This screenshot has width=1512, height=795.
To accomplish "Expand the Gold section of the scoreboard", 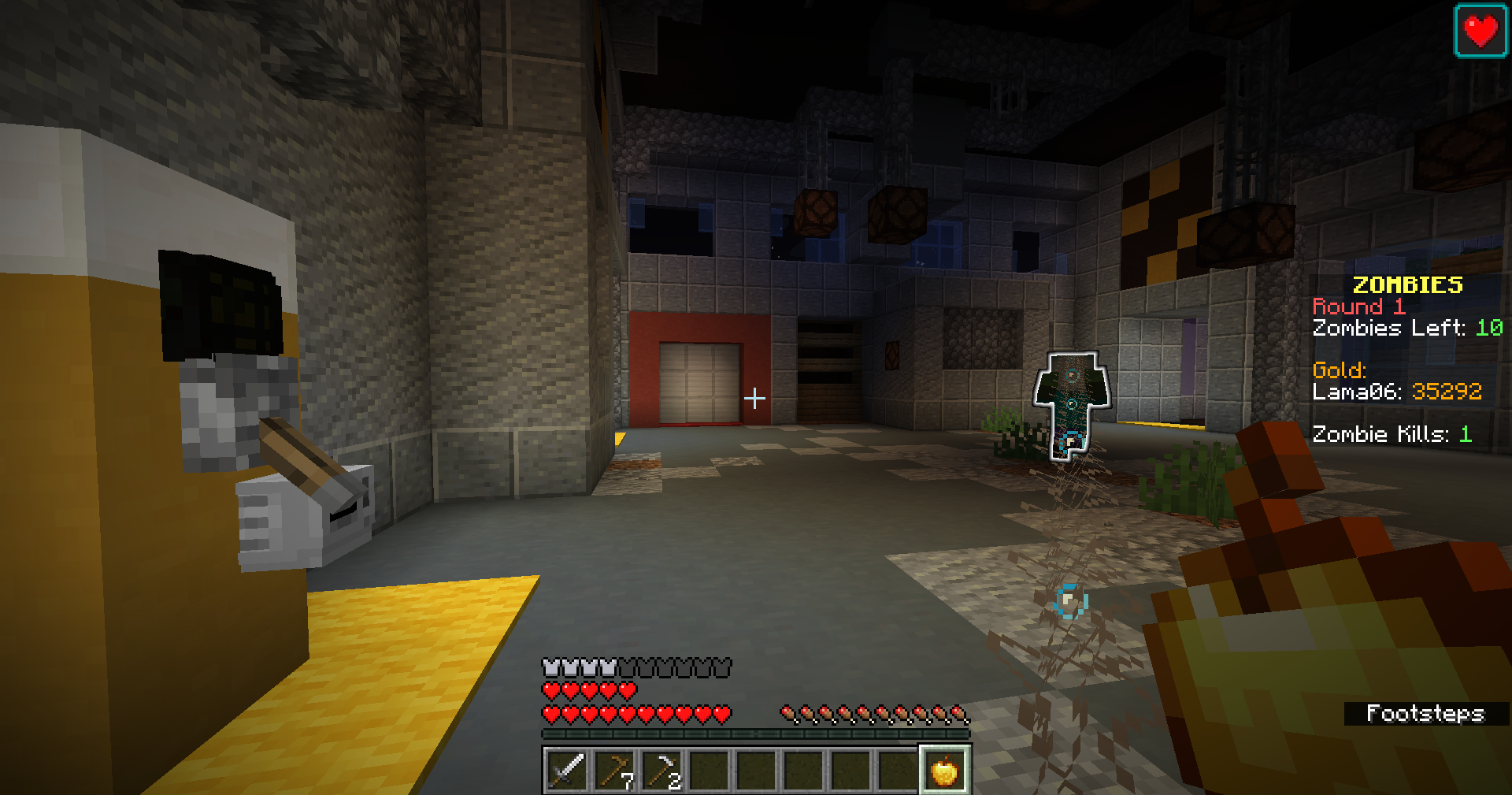I will [x=1340, y=369].
